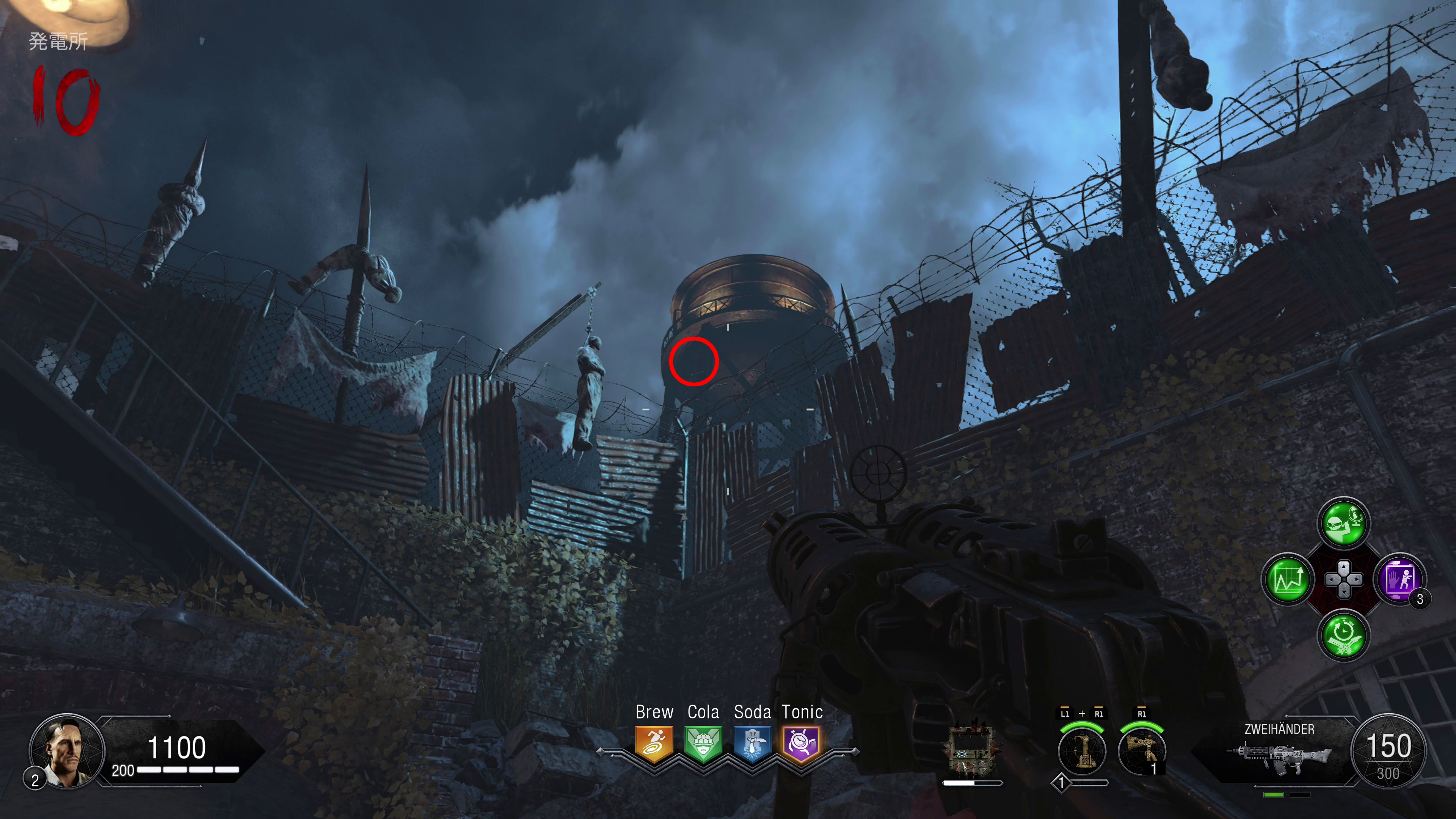The image size is (1456, 819).
Task: Activate the green globe elixir
Action: pyautogui.click(x=1343, y=523)
